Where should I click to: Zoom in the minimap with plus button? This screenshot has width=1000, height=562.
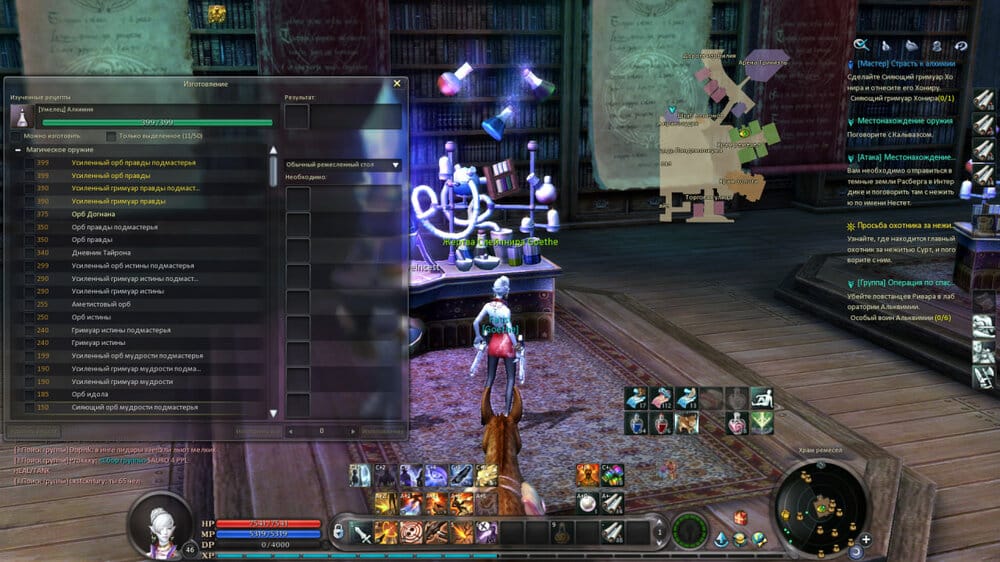(x=866, y=540)
